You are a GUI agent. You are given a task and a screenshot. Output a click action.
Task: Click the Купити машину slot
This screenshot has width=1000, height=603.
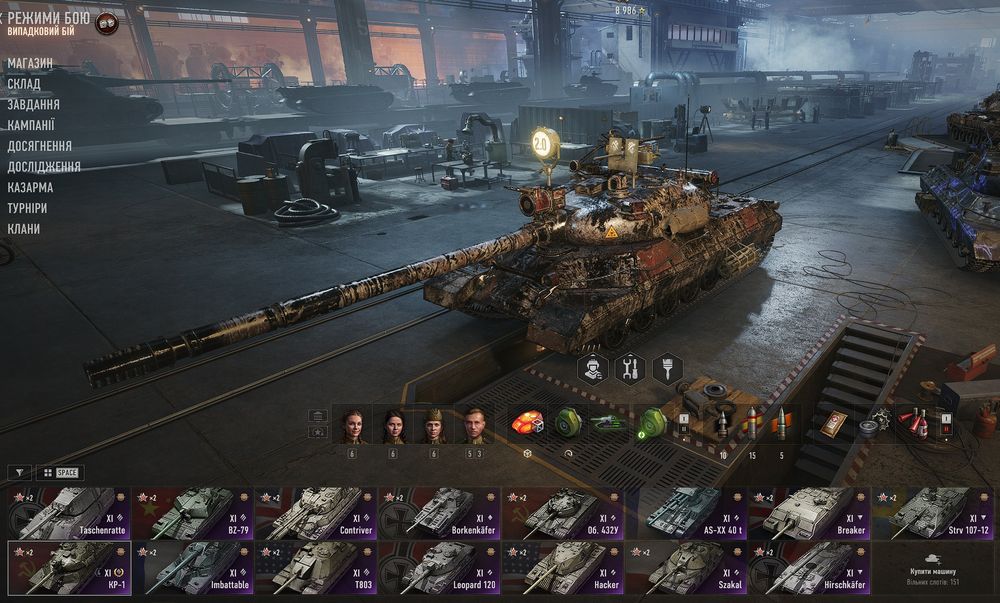tap(935, 568)
